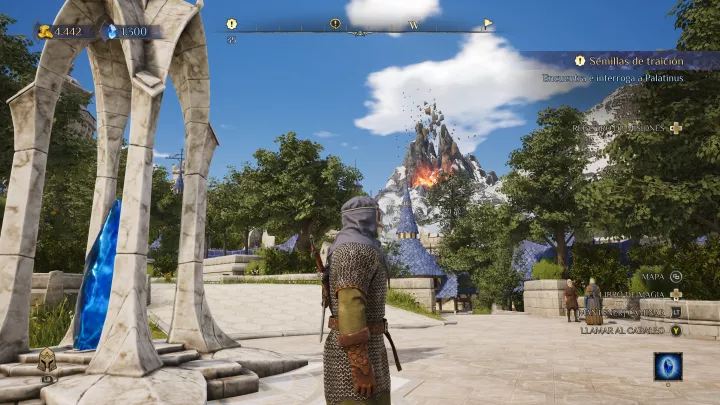This screenshot has height=405, width=720.
Task: Click the compass bar's W heading
Action: pyautogui.click(x=413, y=26)
